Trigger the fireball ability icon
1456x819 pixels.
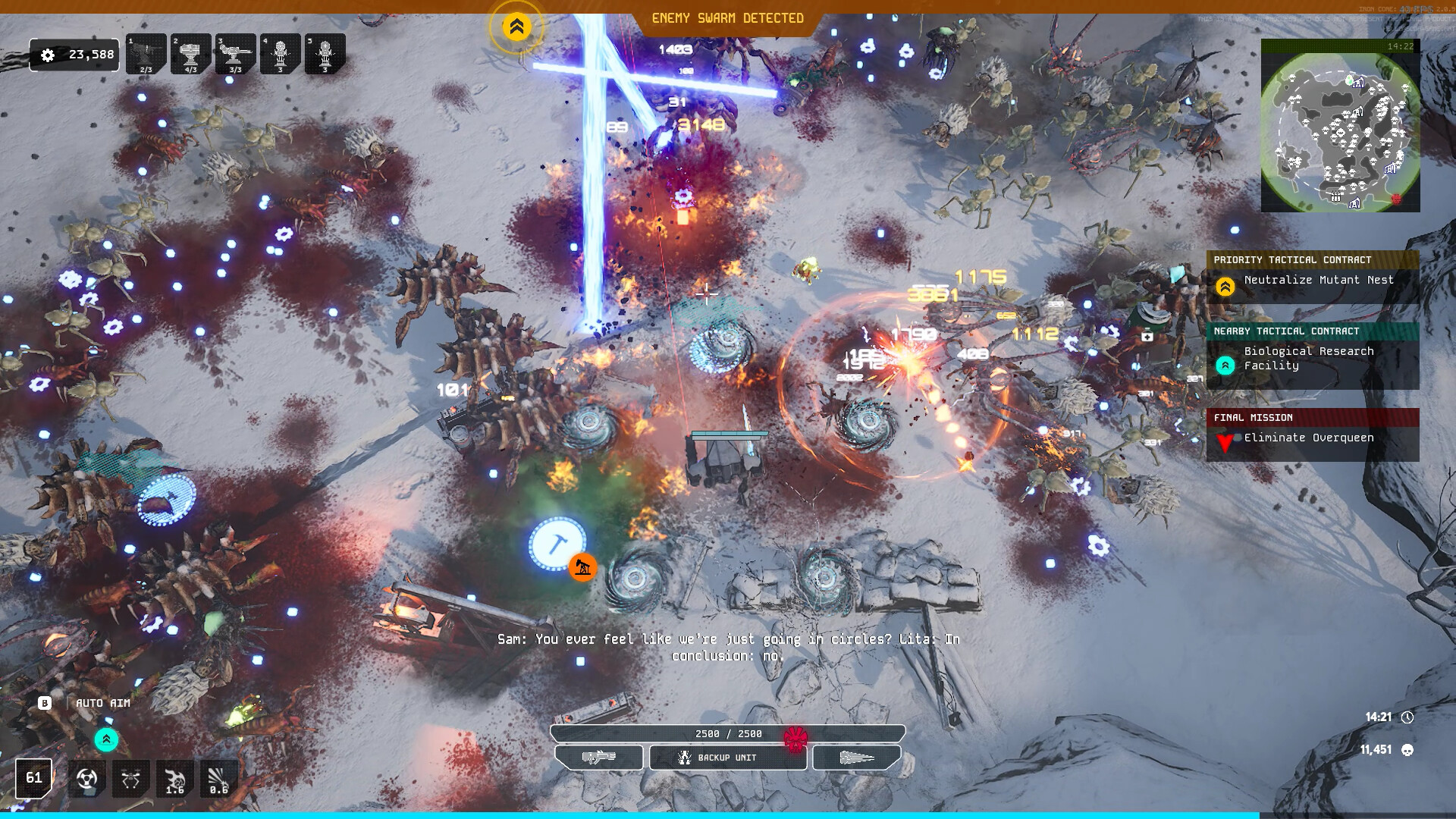(174, 779)
